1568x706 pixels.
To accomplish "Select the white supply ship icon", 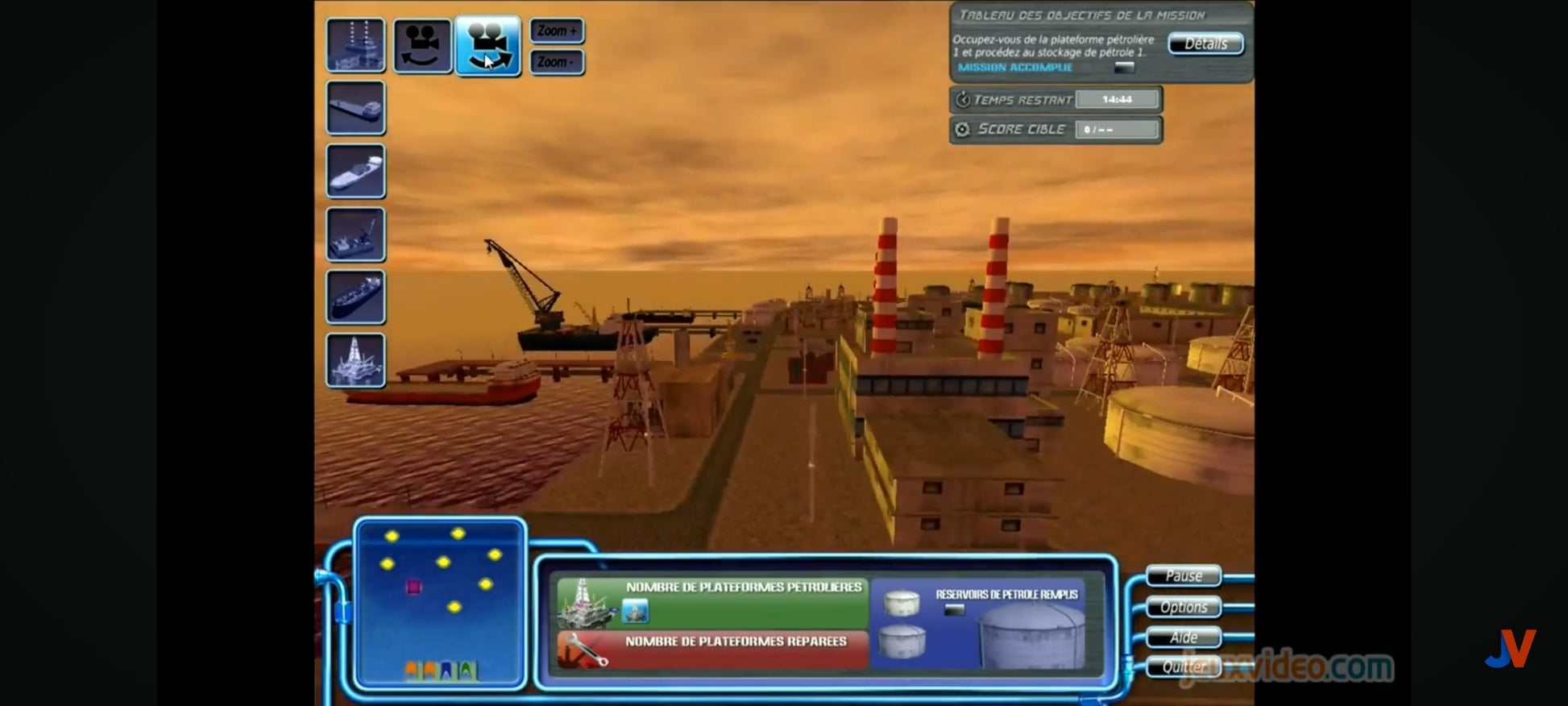I will point(355,171).
